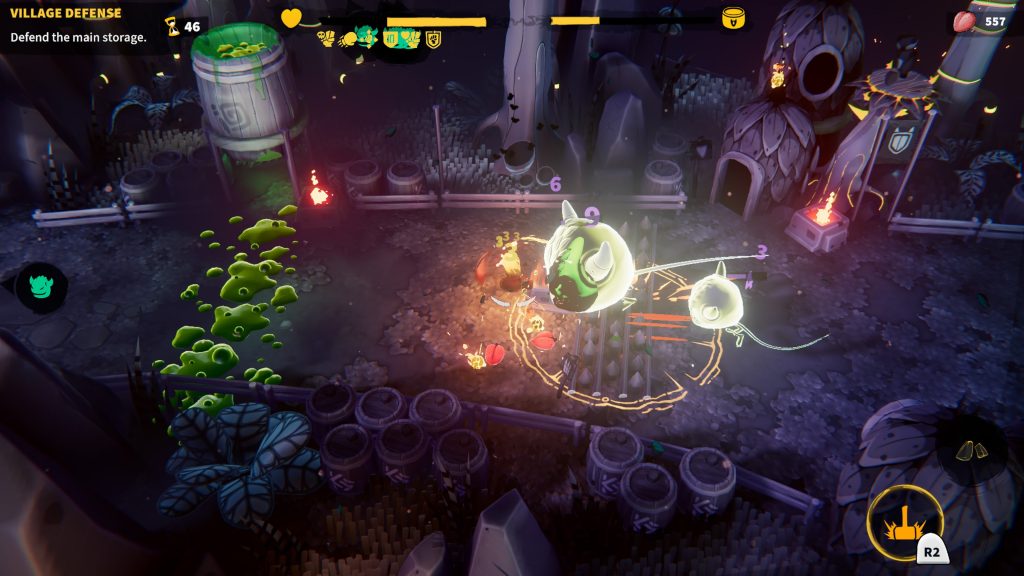
Task: Select the green goblin face indicator
Action: click(41, 287)
